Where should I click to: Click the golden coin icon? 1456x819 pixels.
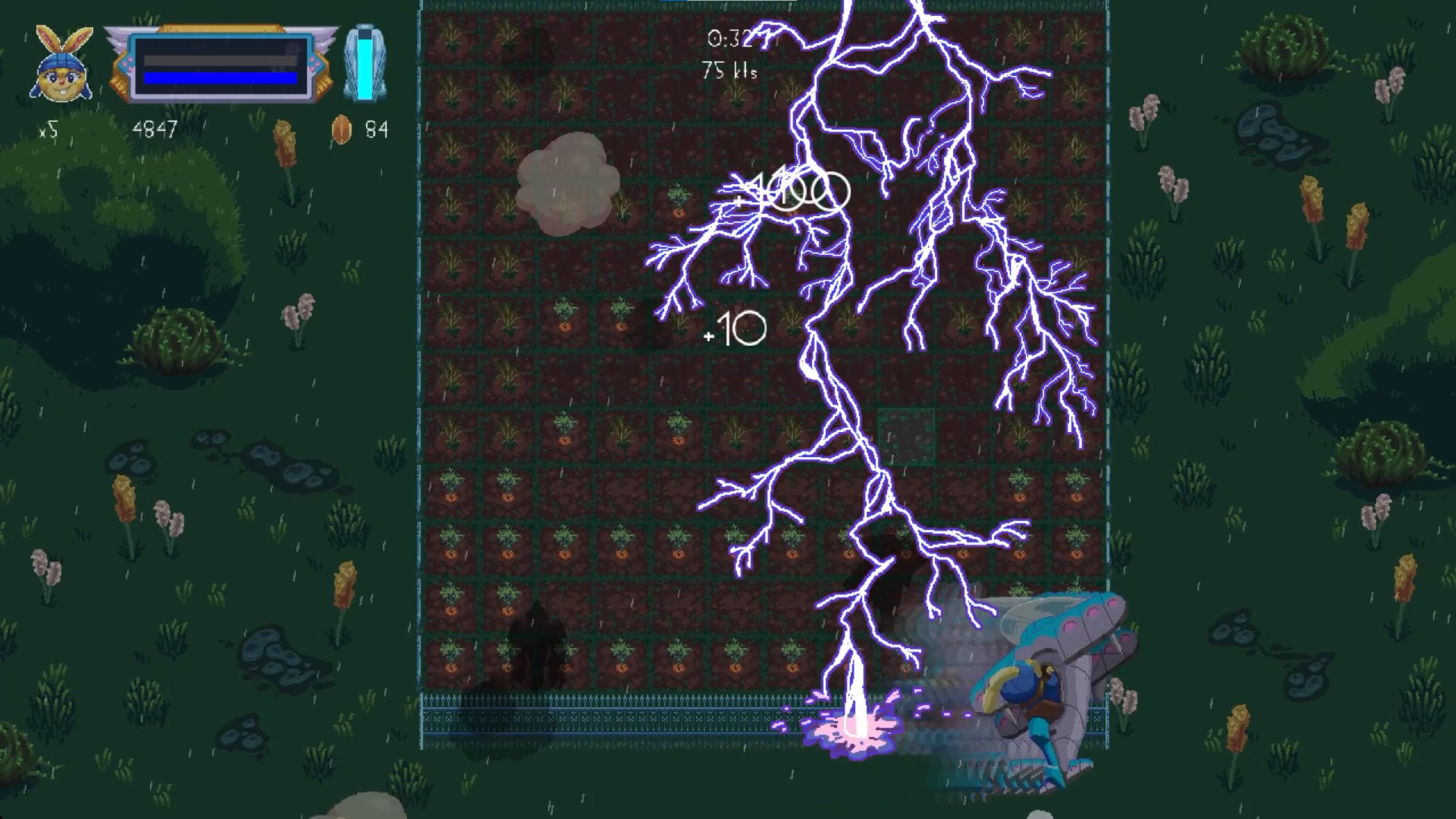341,130
